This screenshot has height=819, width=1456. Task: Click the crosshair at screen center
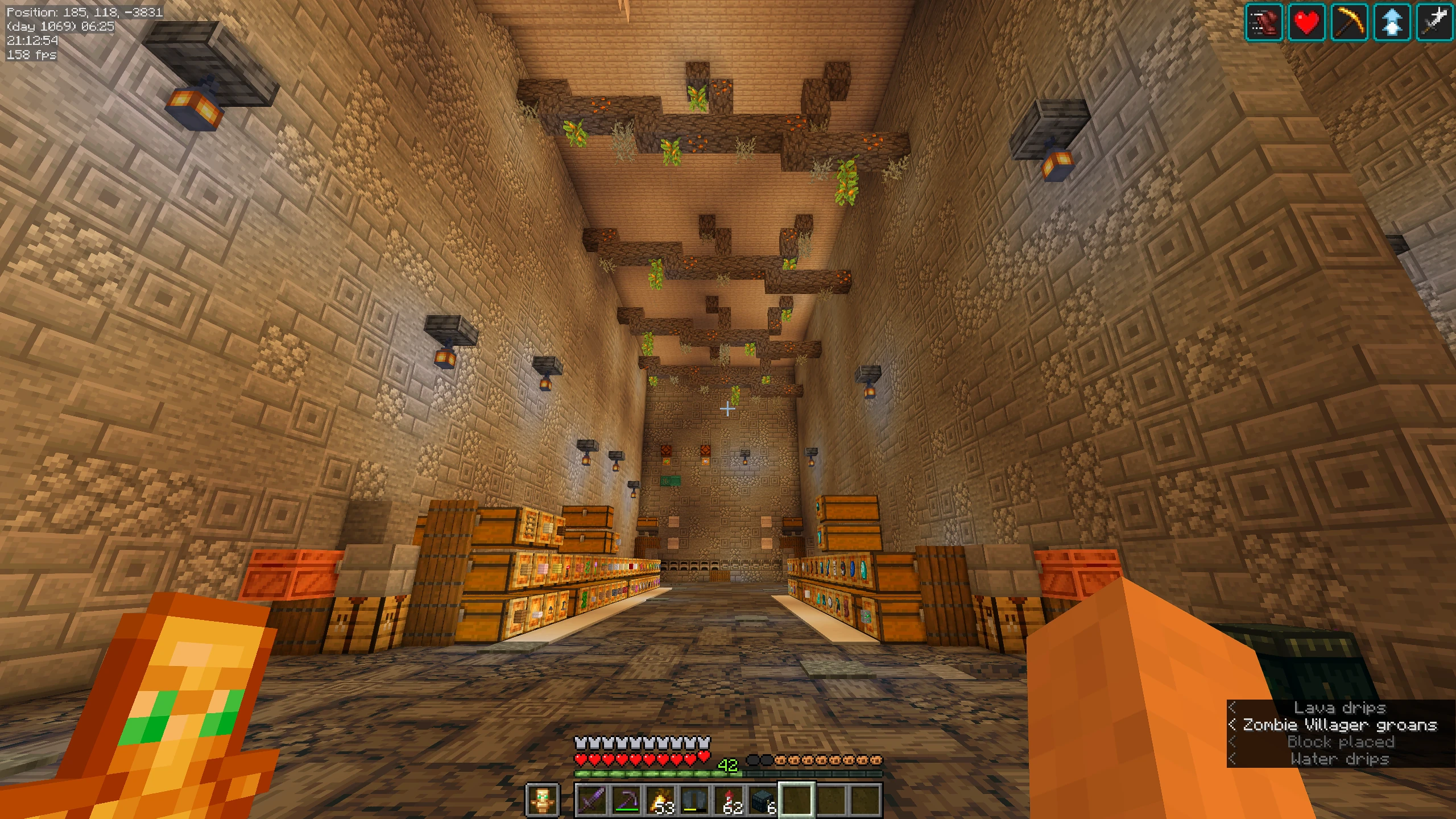pos(728,408)
